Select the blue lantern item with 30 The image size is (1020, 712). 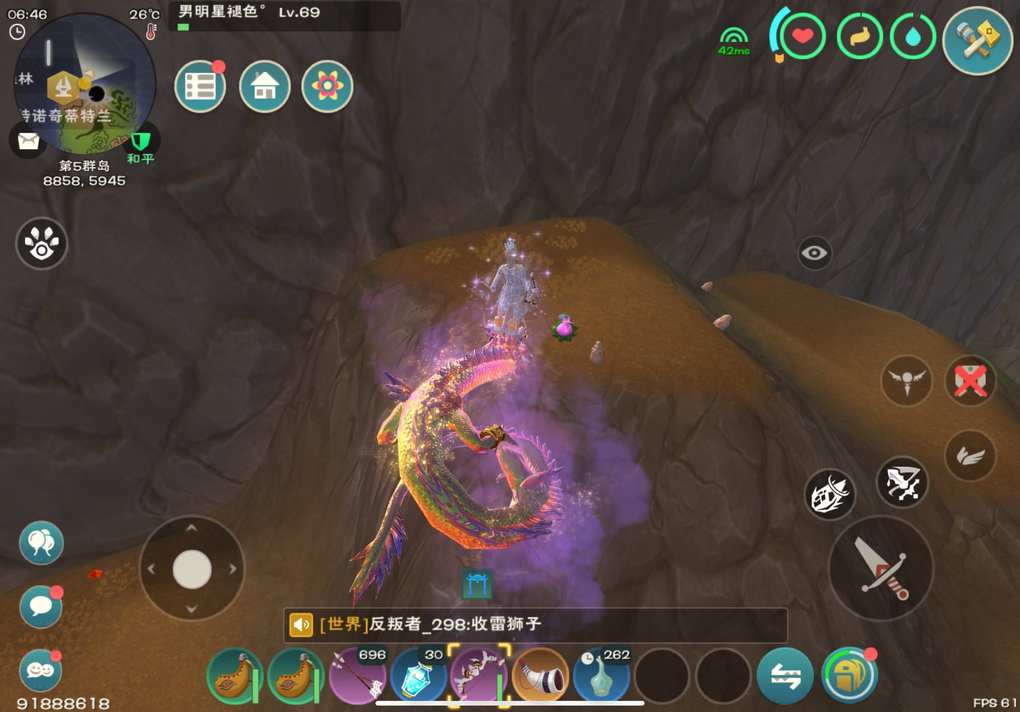pyautogui.click(x=419, y=676)
